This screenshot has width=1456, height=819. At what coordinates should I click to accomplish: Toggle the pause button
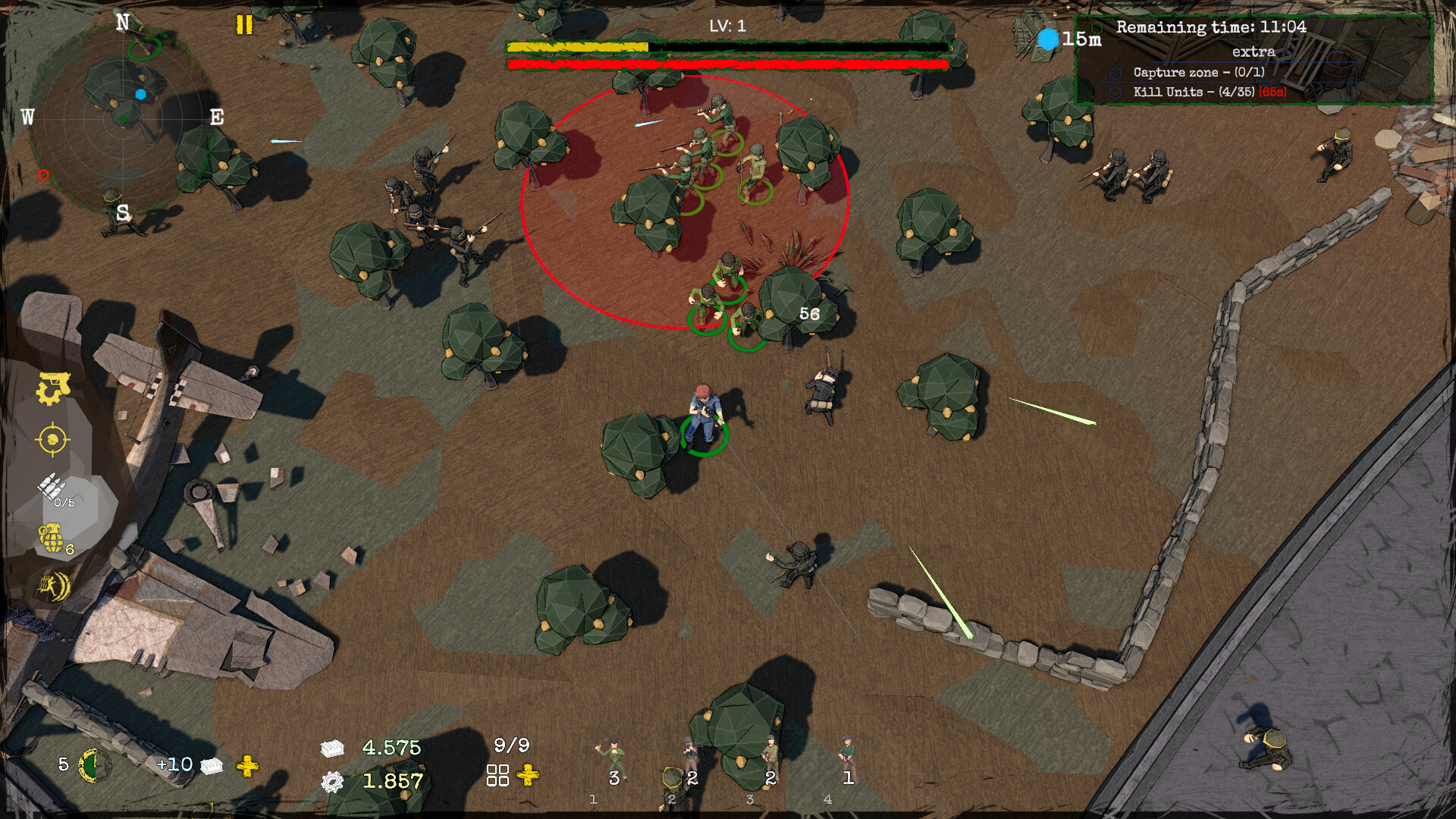pyautogui.click(x=244, y=25)
